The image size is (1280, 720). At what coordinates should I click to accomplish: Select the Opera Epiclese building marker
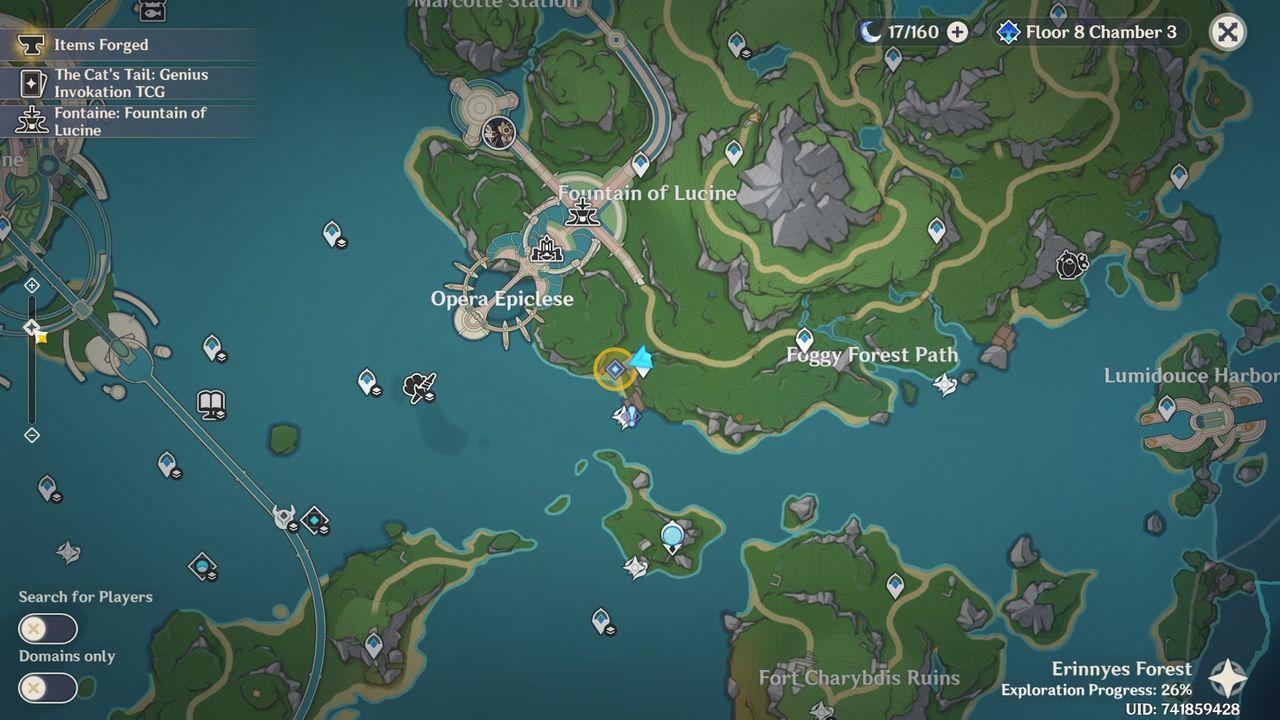point(546,251)
